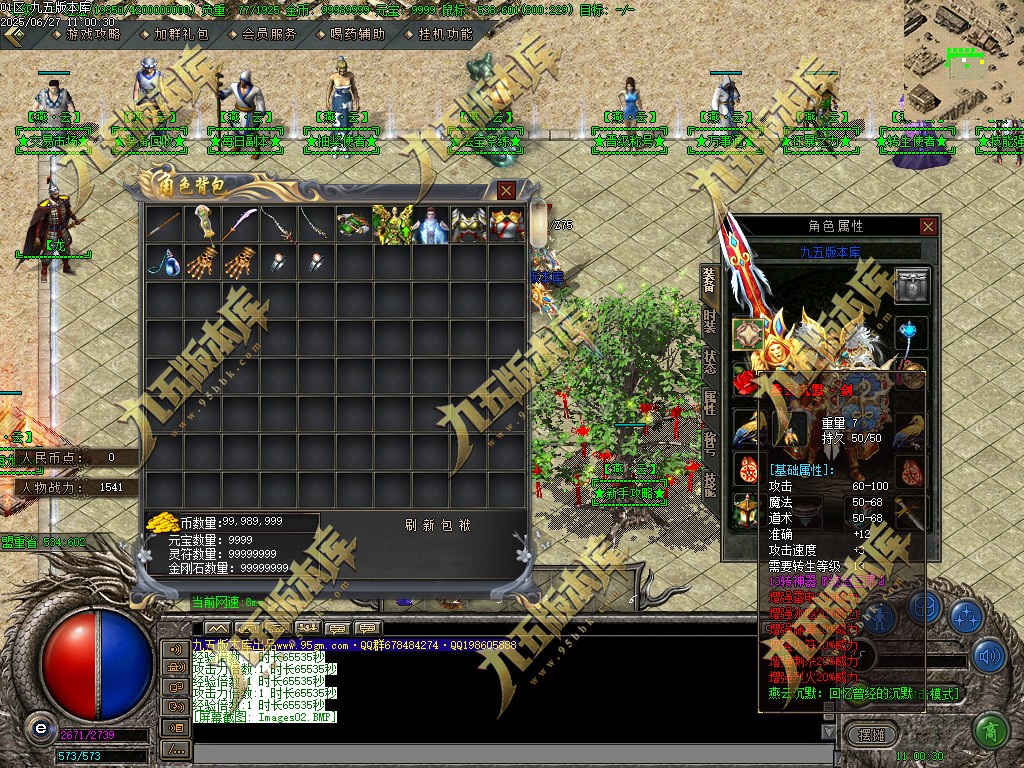Open the 喝药辅助 potion assist menu
Viewport: 1024px width, 768px height.
click(x=357, y=33)
